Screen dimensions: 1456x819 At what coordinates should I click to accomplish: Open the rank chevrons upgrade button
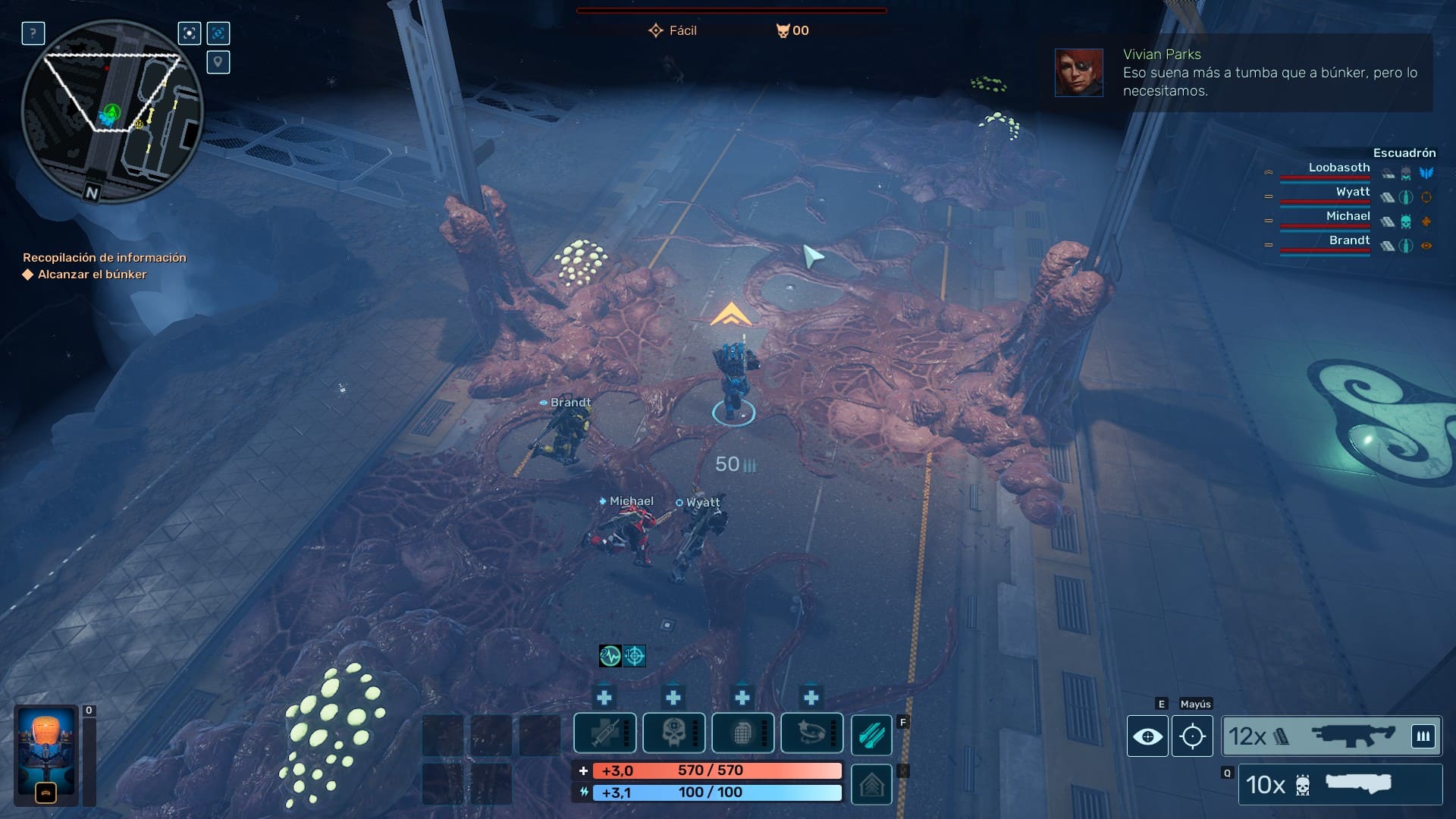pyautogui.click(x=871, y=784)
